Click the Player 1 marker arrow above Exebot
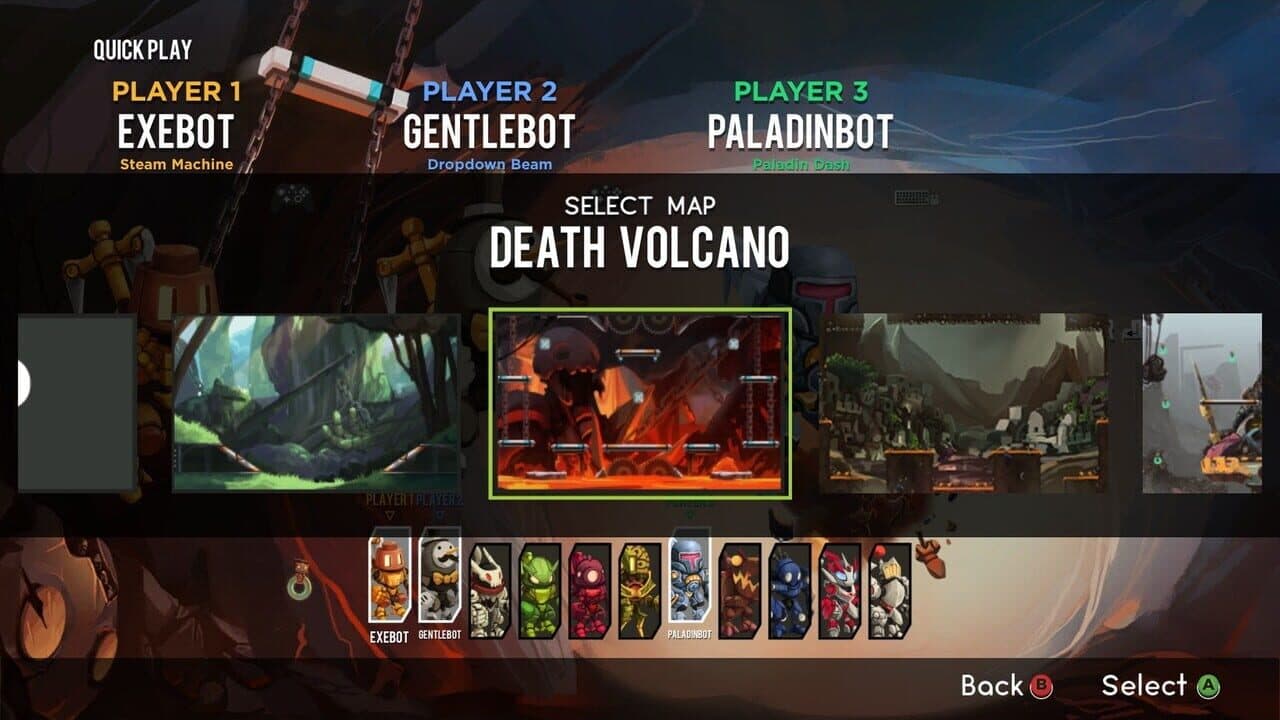This screenshot has height=720, width=1280. (x=388, y=516)
